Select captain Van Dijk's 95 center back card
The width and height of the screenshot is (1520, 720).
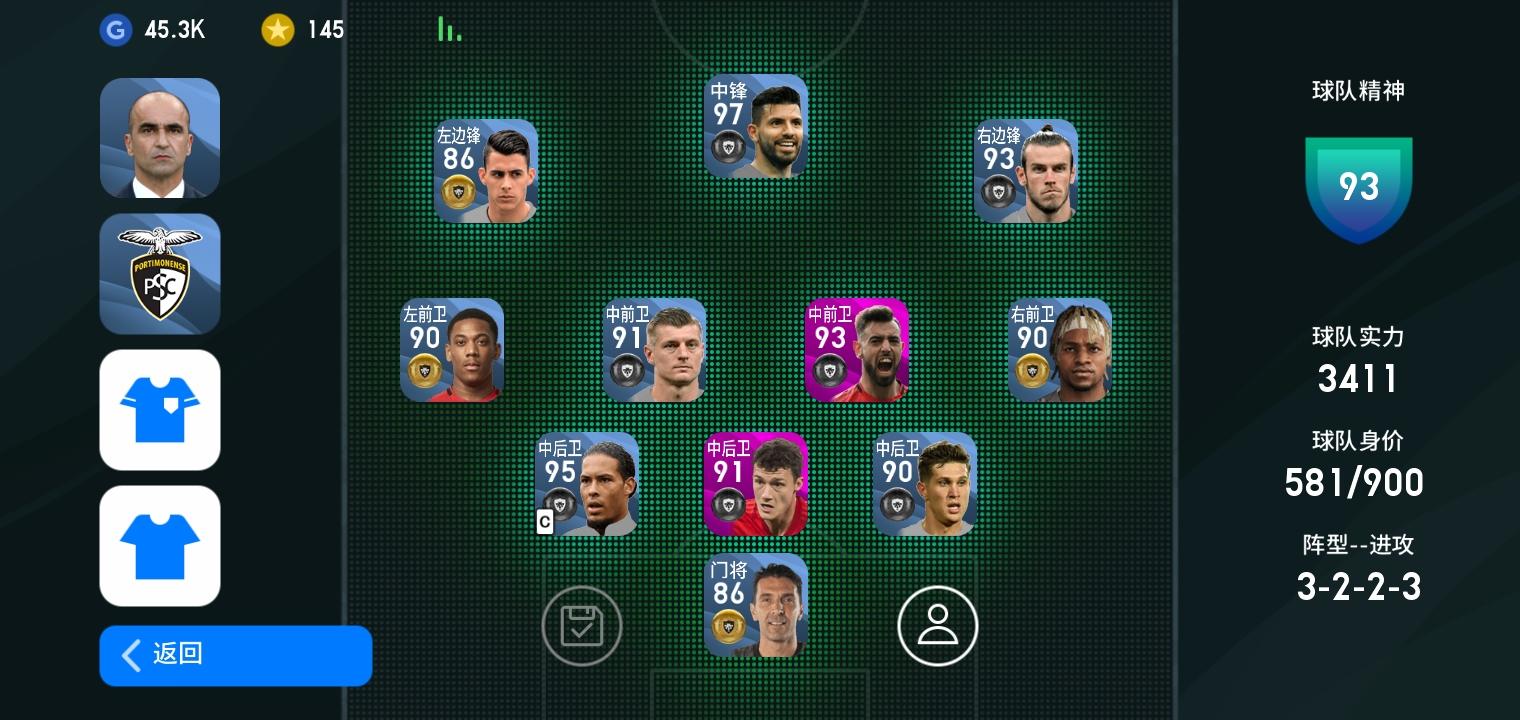pyautogui.click(x=586, y=484)
